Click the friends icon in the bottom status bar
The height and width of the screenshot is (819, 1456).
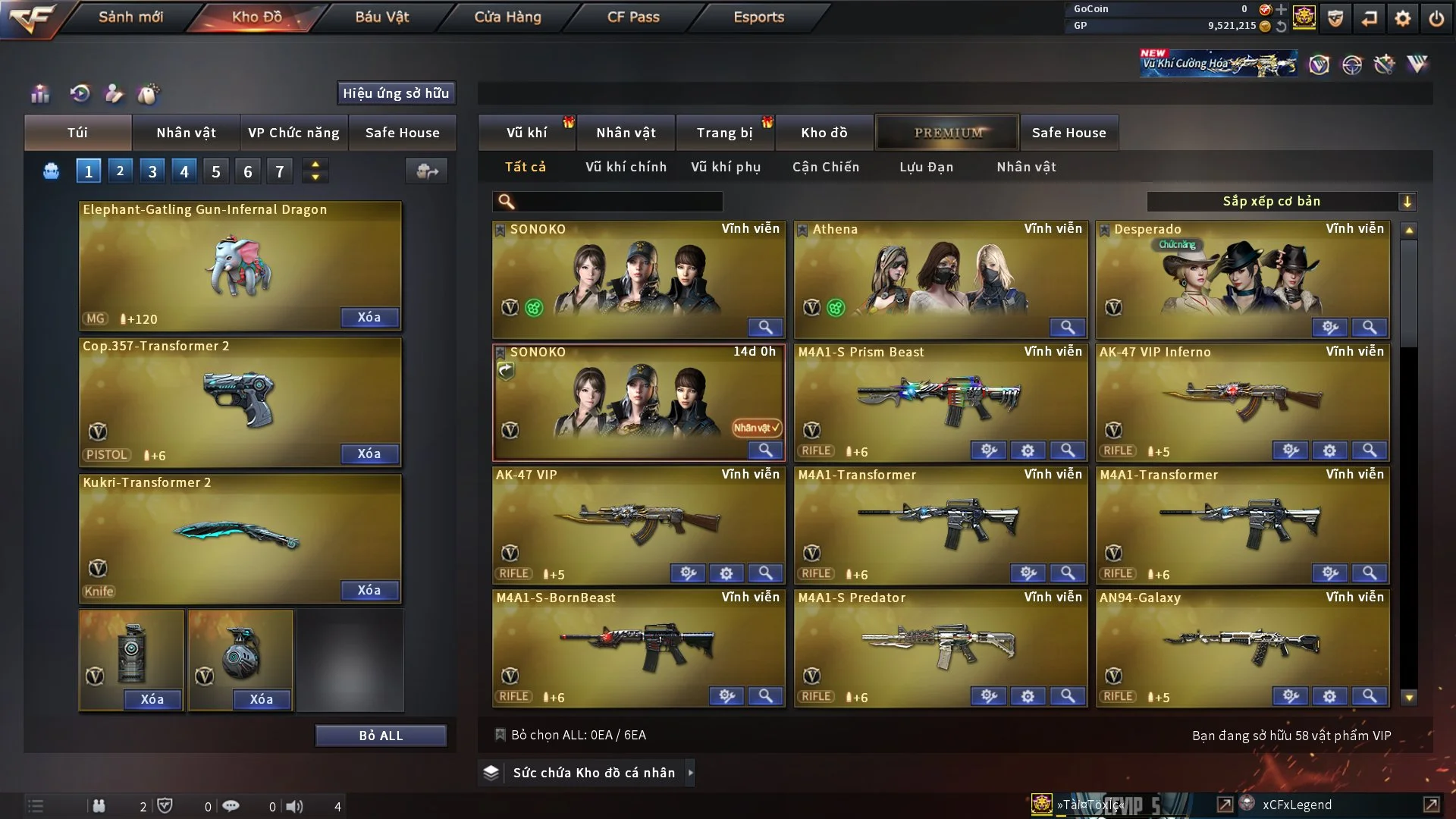pos(99,805)
